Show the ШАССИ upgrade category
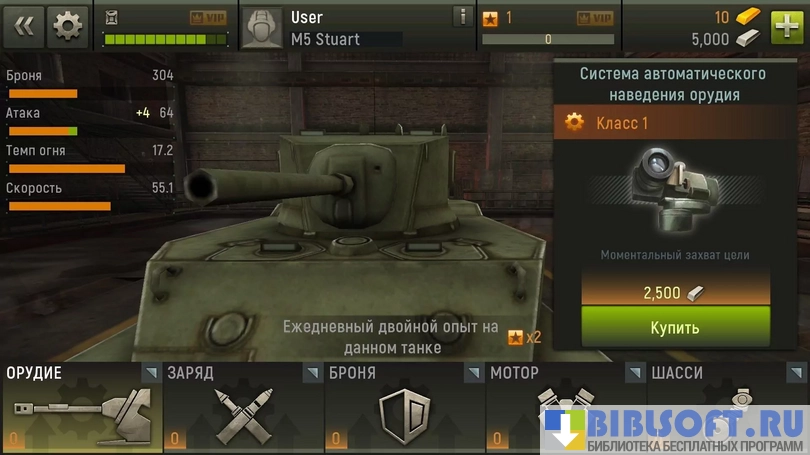 click(x=727, y=407)
